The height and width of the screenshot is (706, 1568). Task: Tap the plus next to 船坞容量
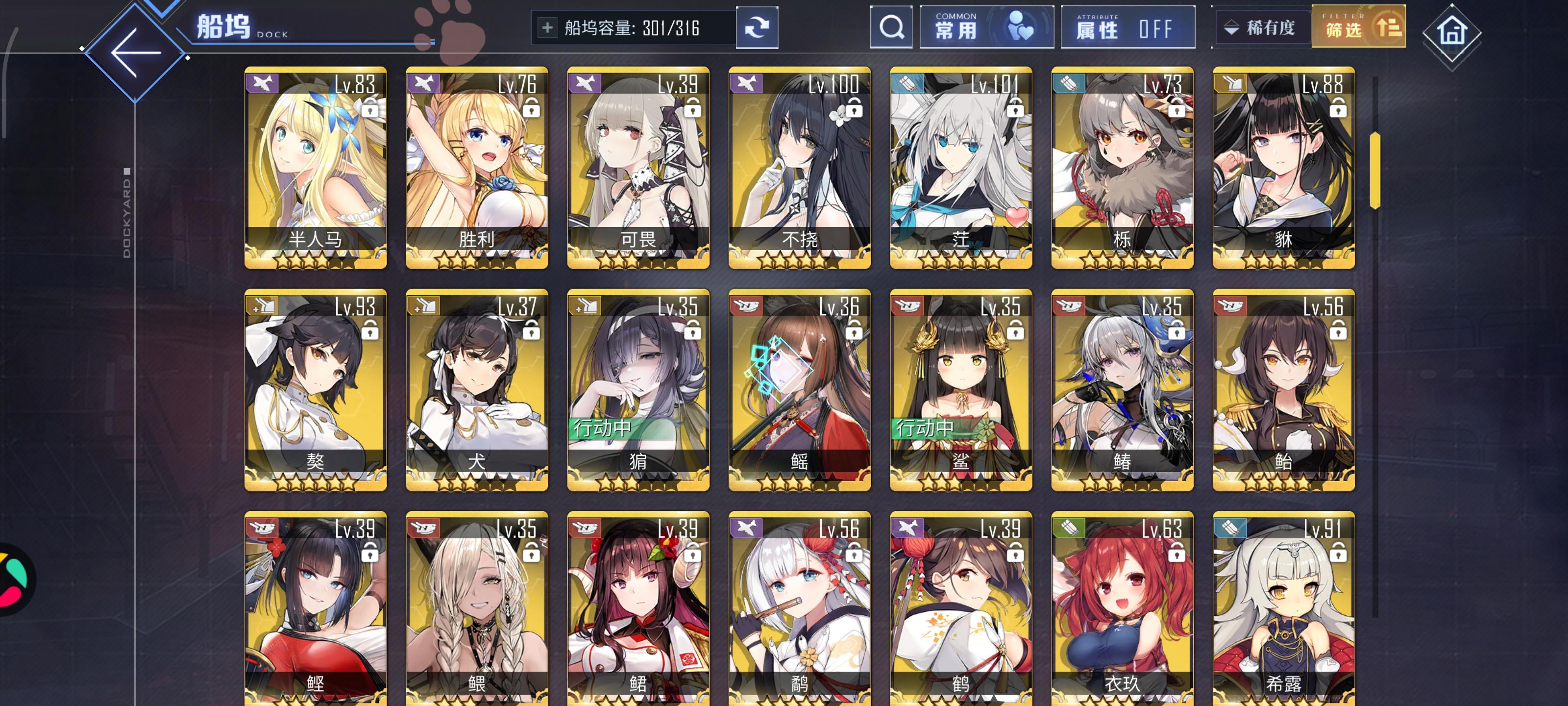pos(549,27)
